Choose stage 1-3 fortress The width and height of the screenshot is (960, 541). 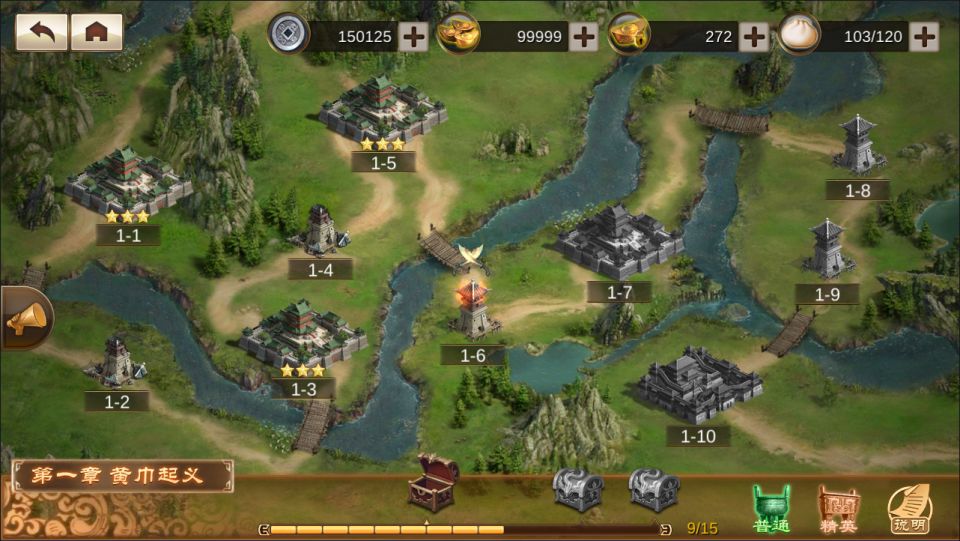click(302, 335)
